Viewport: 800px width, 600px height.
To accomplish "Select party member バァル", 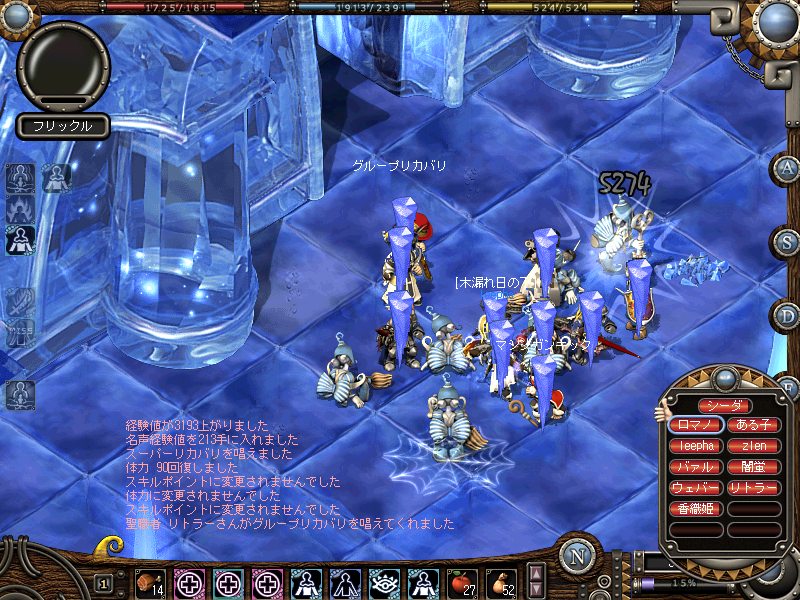I will (694, 467).
